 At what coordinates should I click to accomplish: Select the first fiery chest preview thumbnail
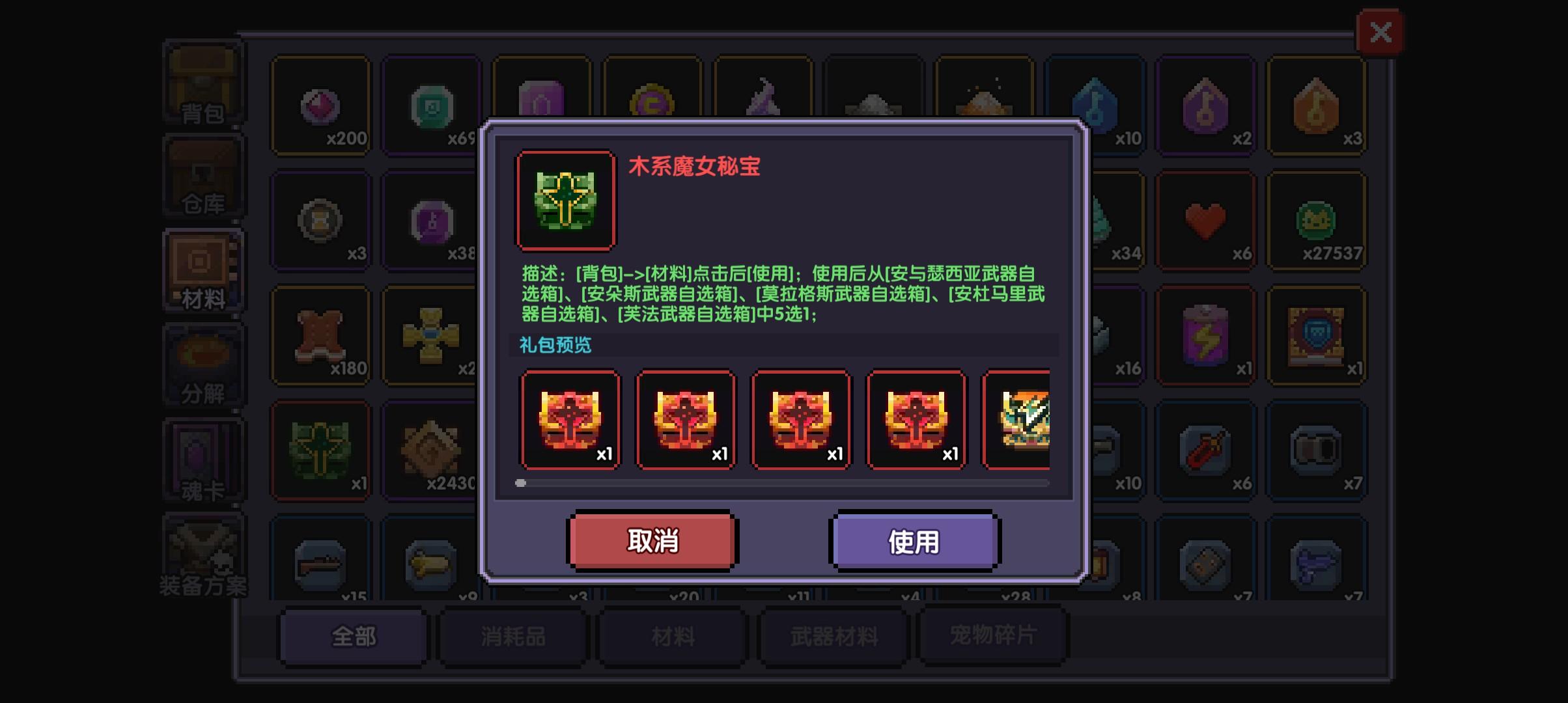[570, 420]
